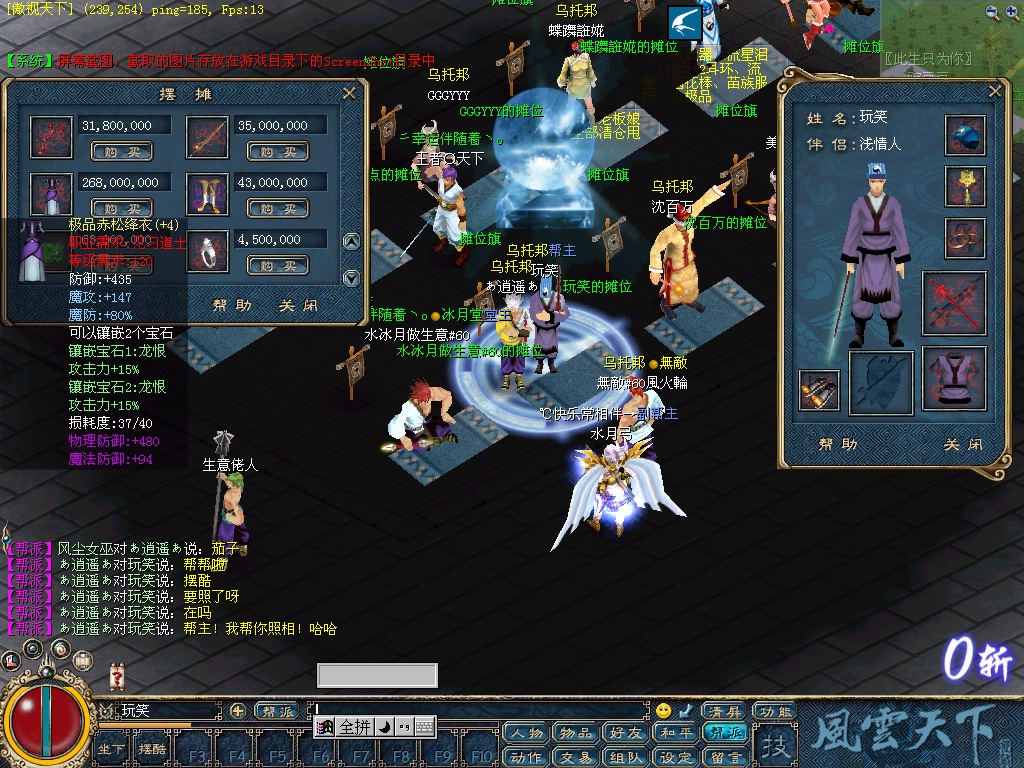Close the character panel with X
Image resolution: width=1024 pixels, height=768 pixels.
pyautogui.click(x=995, y=91)
